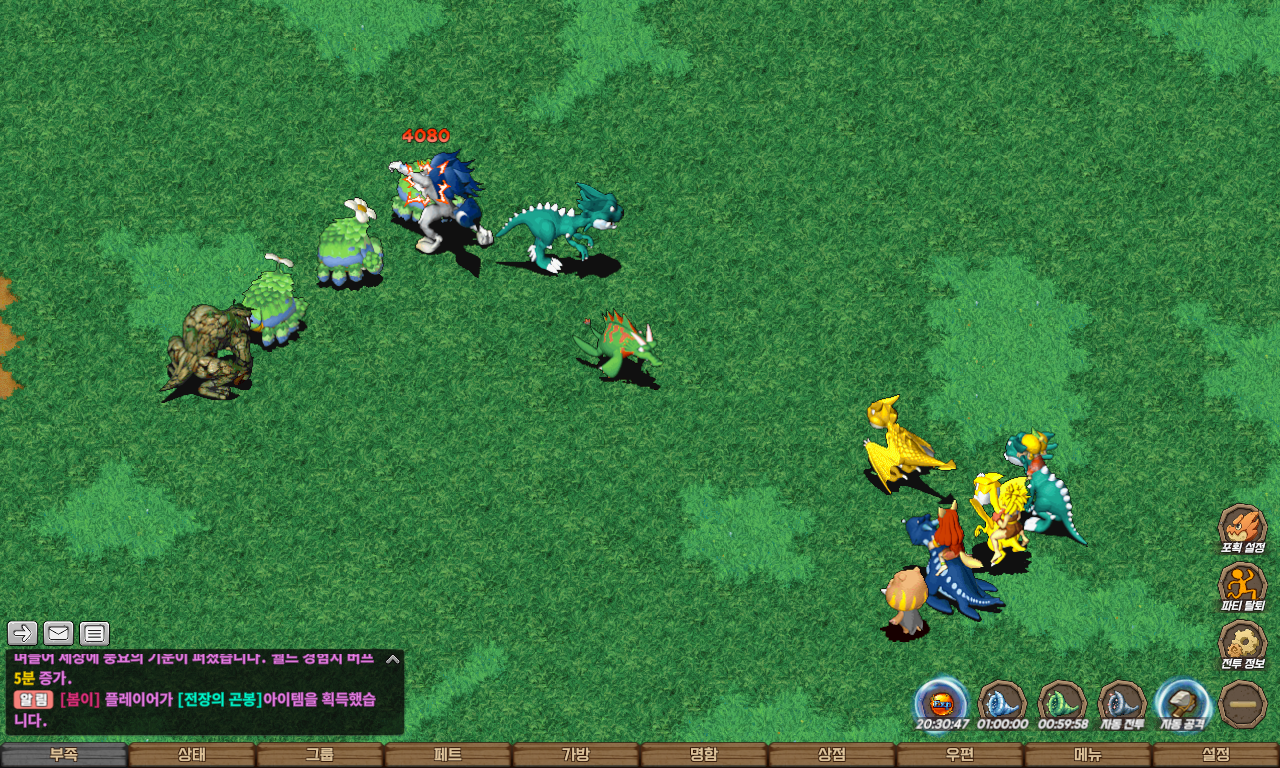Click the Exp boost timer icon
1280x768 pixels.
point(941,703)
